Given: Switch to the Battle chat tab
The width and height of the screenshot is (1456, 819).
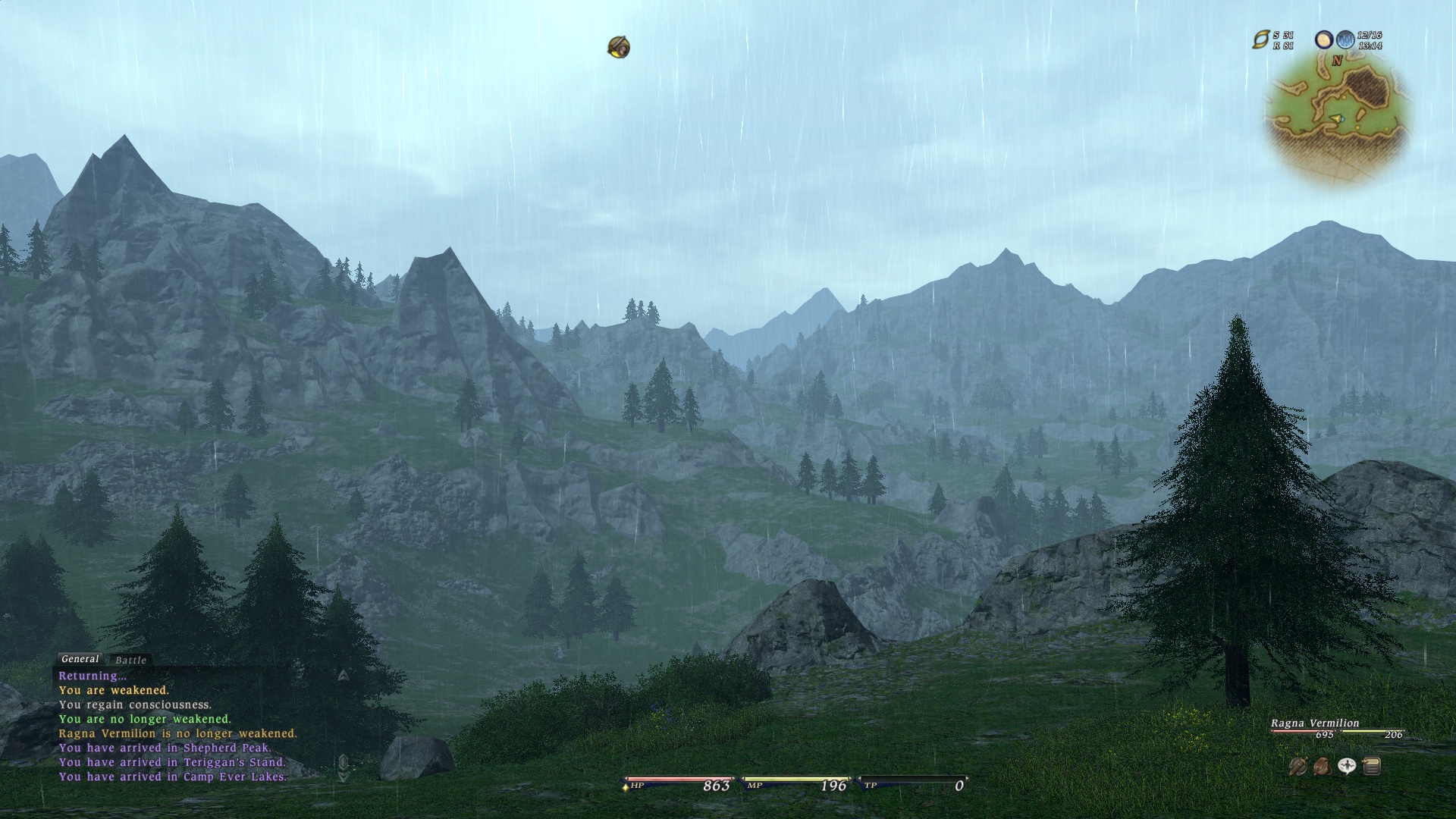Looking at the screenshot, I should pos(130,661).
